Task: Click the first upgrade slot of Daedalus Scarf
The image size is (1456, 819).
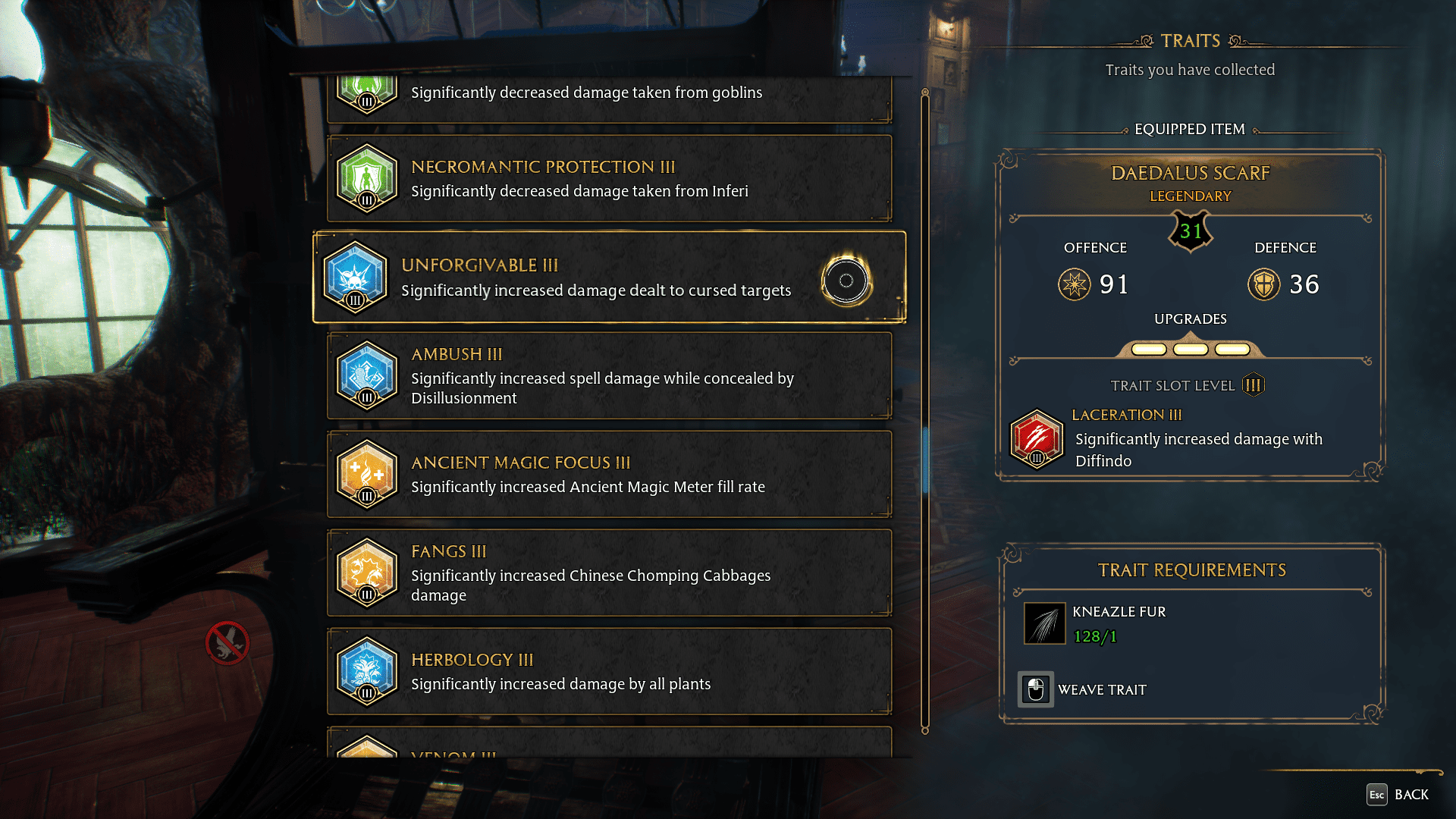Action: [1149, 350]
